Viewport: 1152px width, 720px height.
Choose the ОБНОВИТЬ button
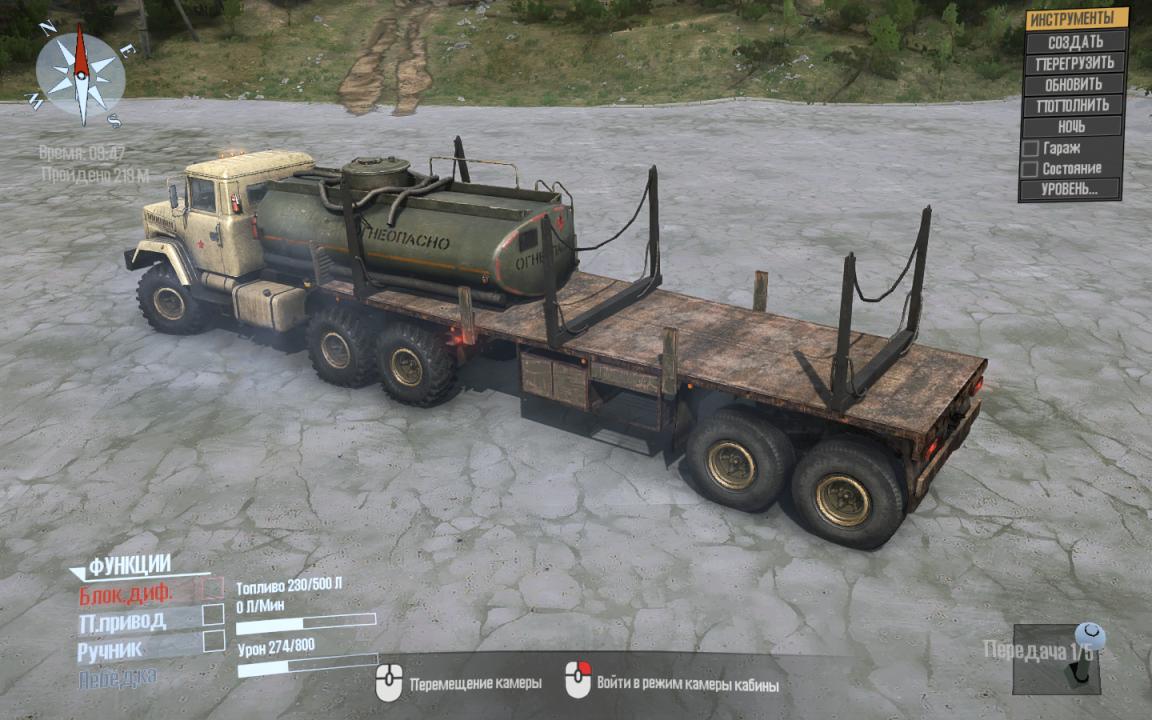pyautogui.click(x=1075, y=84)
